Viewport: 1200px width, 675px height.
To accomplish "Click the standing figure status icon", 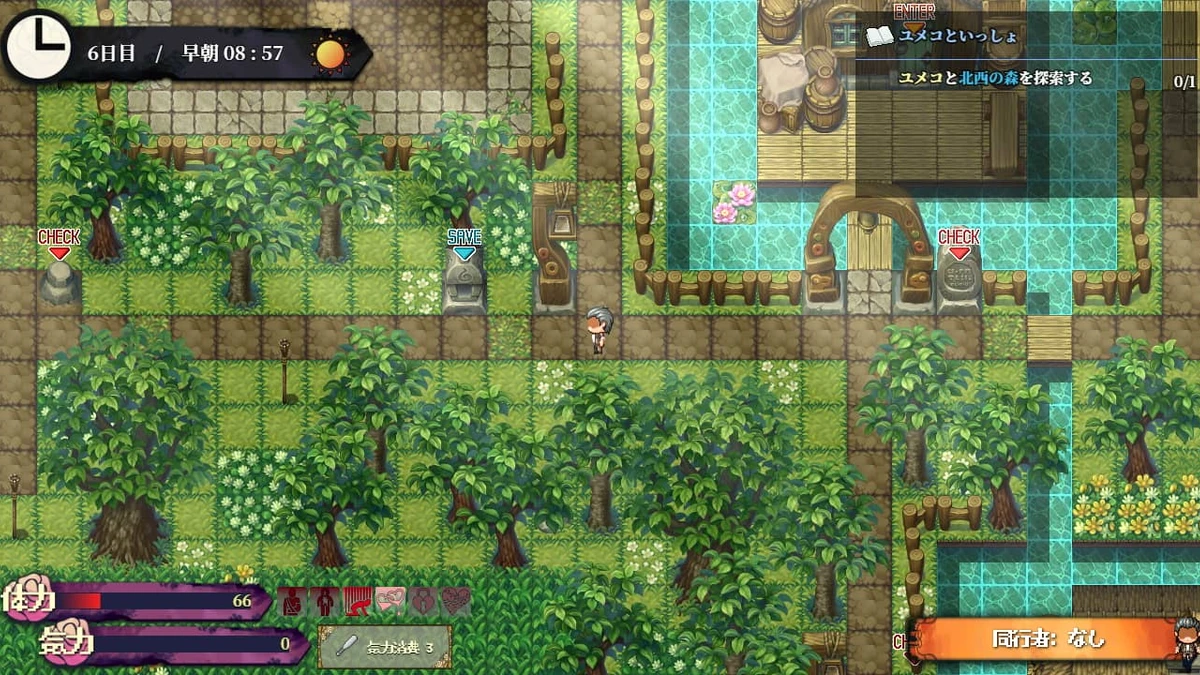I will (325, 602).
